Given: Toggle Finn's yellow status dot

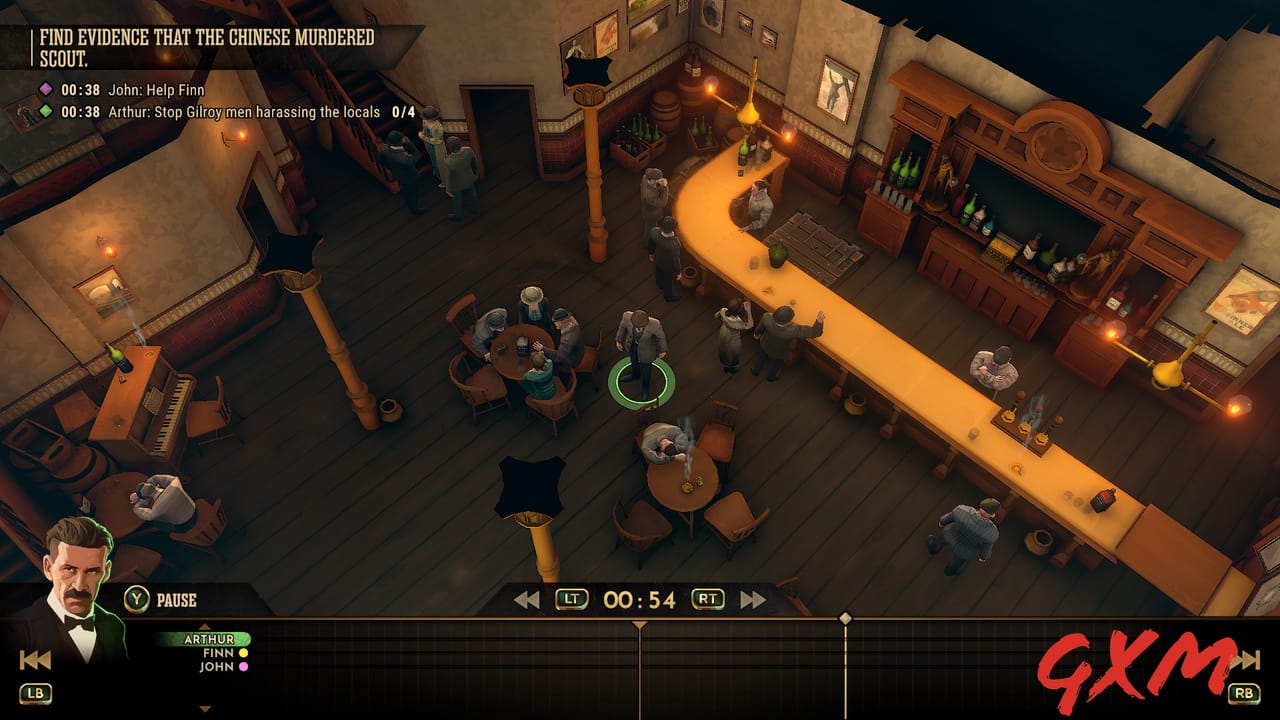Looking at the screenshot, I should [x=243, y=653].
